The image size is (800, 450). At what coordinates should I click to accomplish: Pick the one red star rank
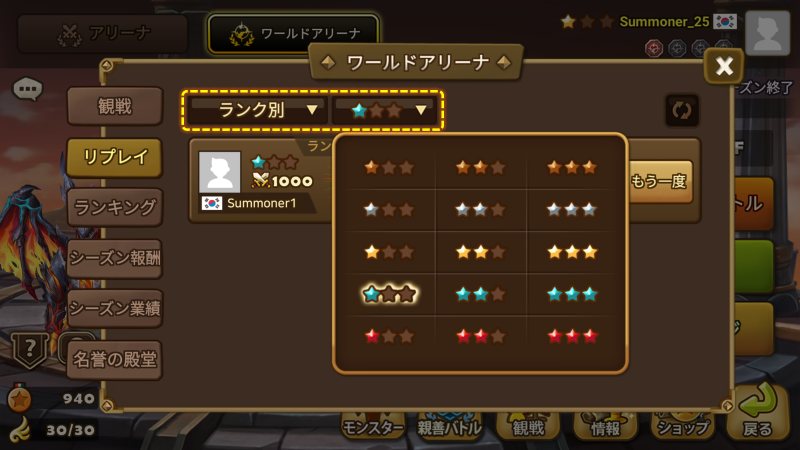click(x=389, y=335)
